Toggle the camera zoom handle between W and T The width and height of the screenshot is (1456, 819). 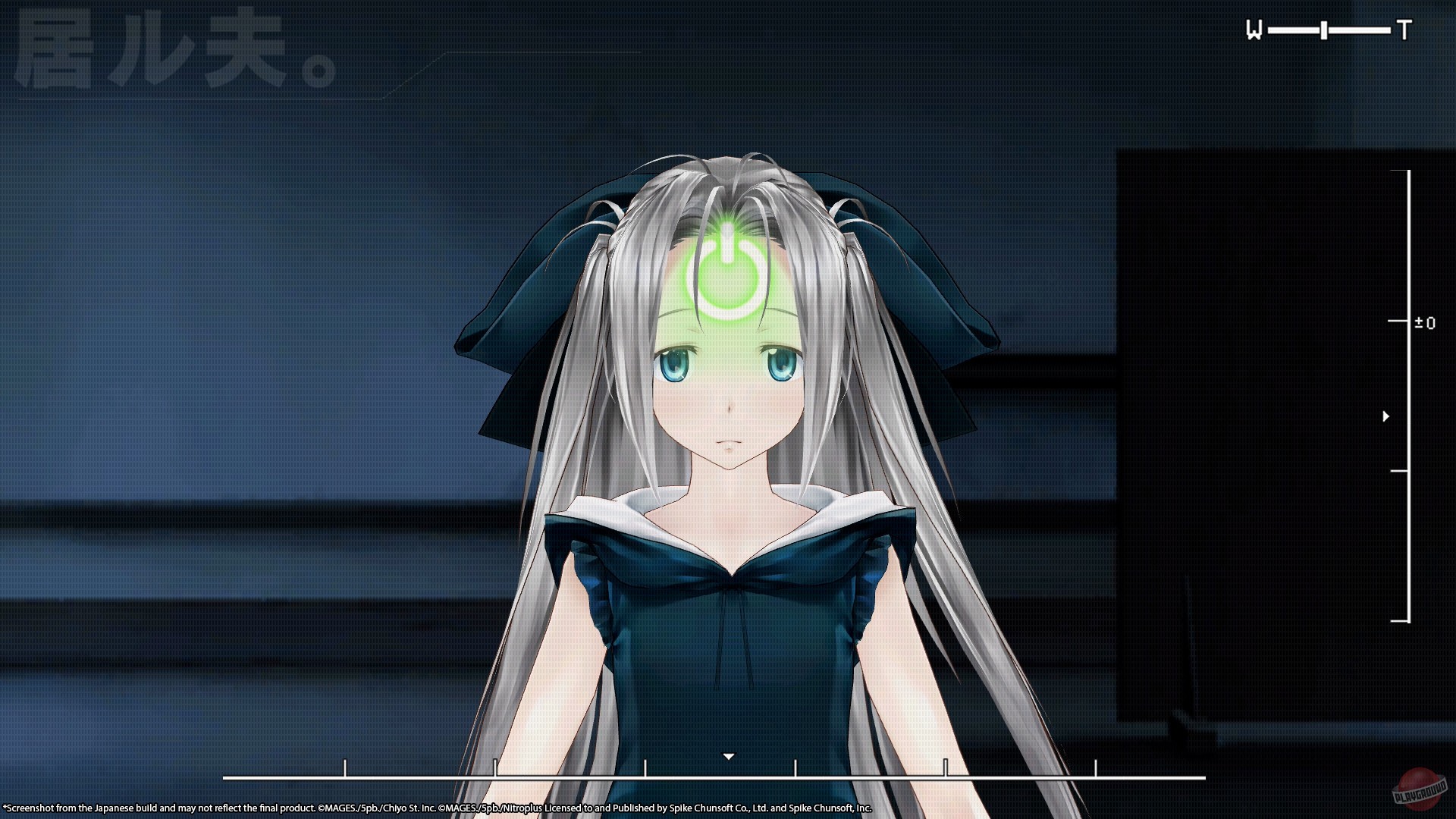click(1323, 29)
